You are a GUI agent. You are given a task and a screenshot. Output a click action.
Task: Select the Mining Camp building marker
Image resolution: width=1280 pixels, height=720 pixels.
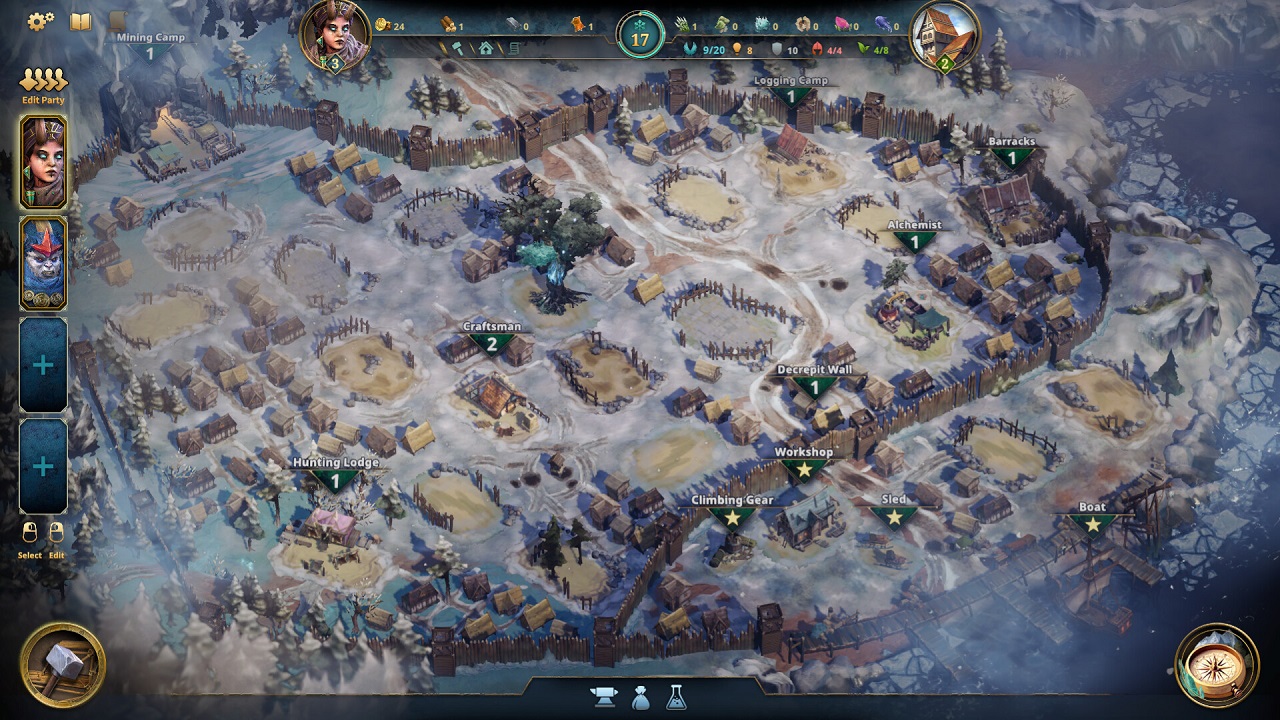150,51
